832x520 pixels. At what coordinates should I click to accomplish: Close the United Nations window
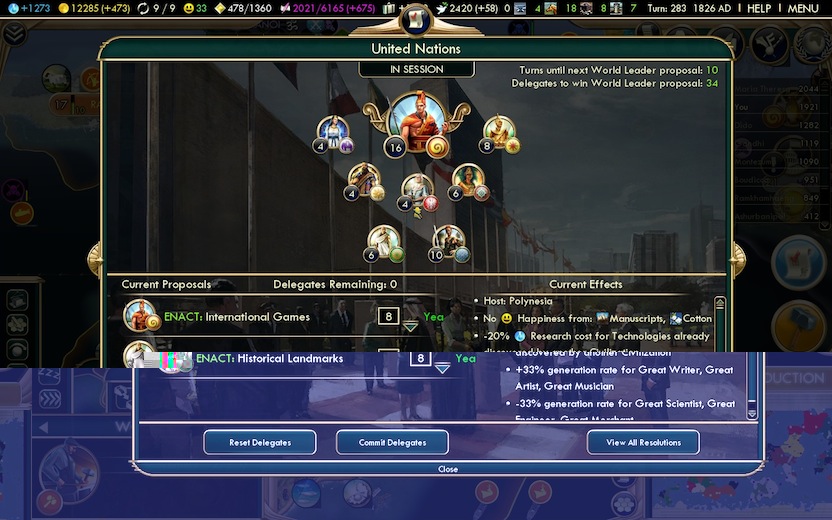click(x=448, y=469)
